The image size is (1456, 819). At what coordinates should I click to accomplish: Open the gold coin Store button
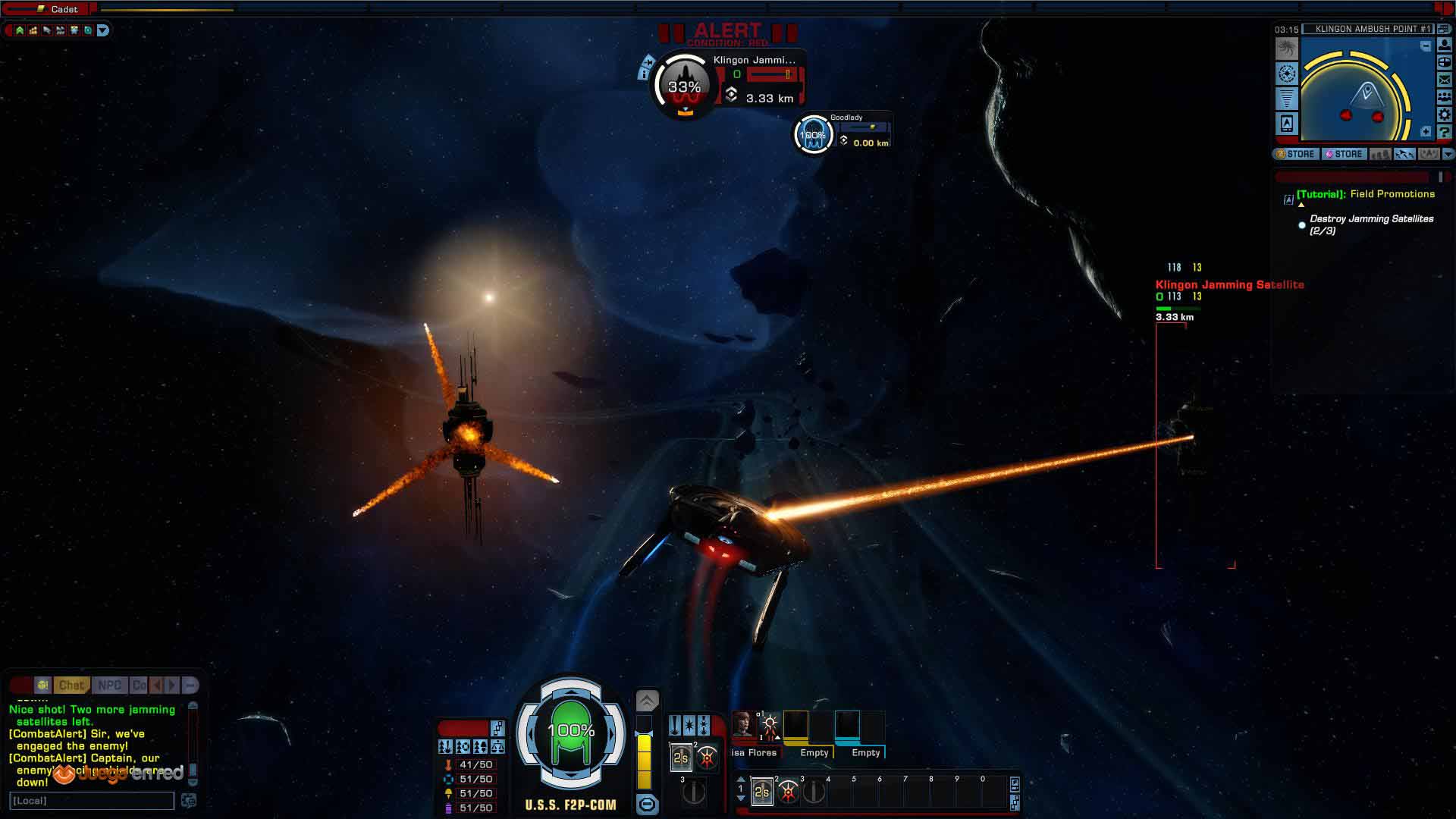[x=1295, y=154]
